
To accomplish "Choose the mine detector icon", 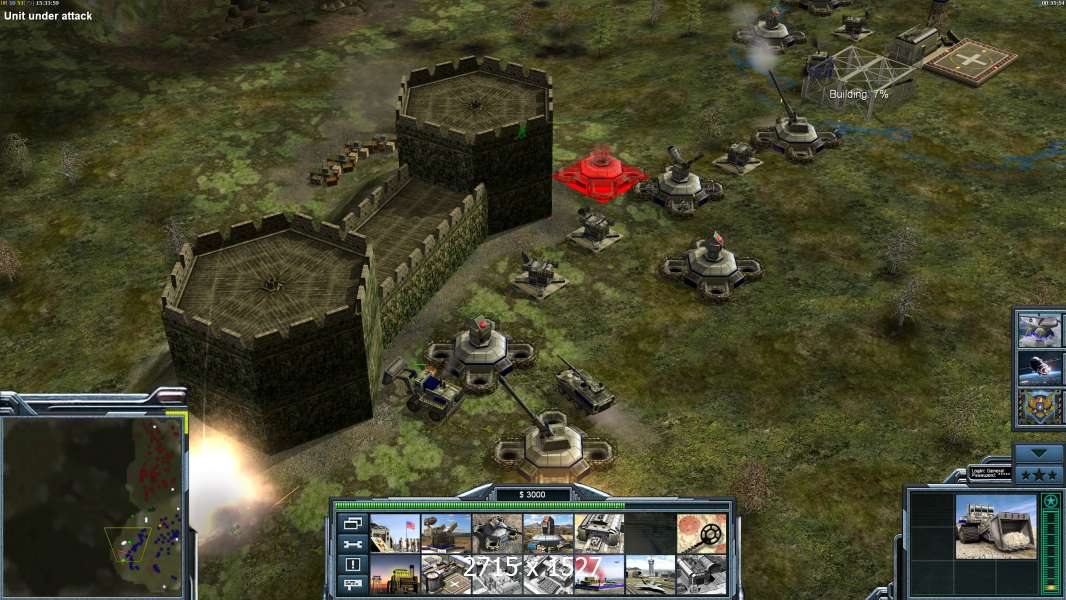I will [702, 533].
